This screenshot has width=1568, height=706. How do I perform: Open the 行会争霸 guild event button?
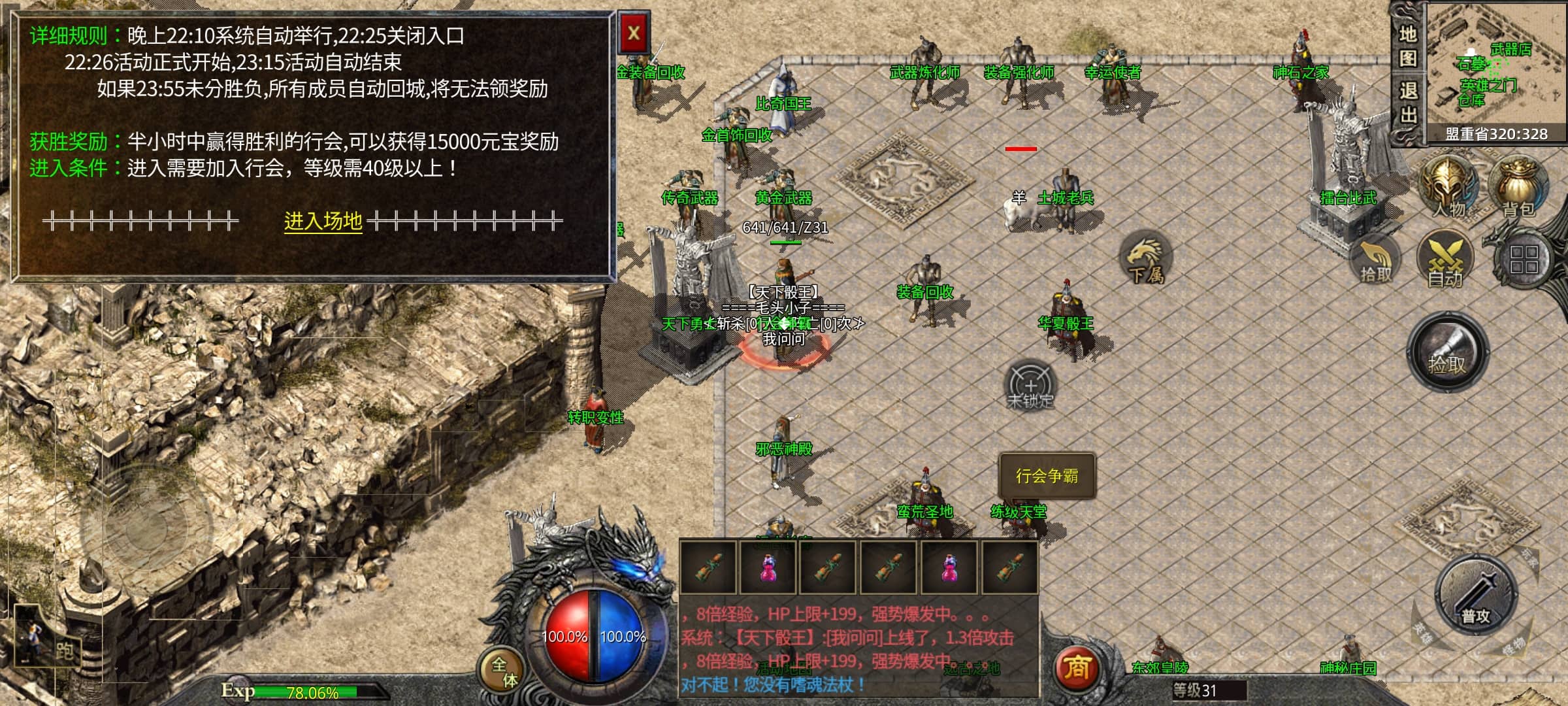[1047, 476]
